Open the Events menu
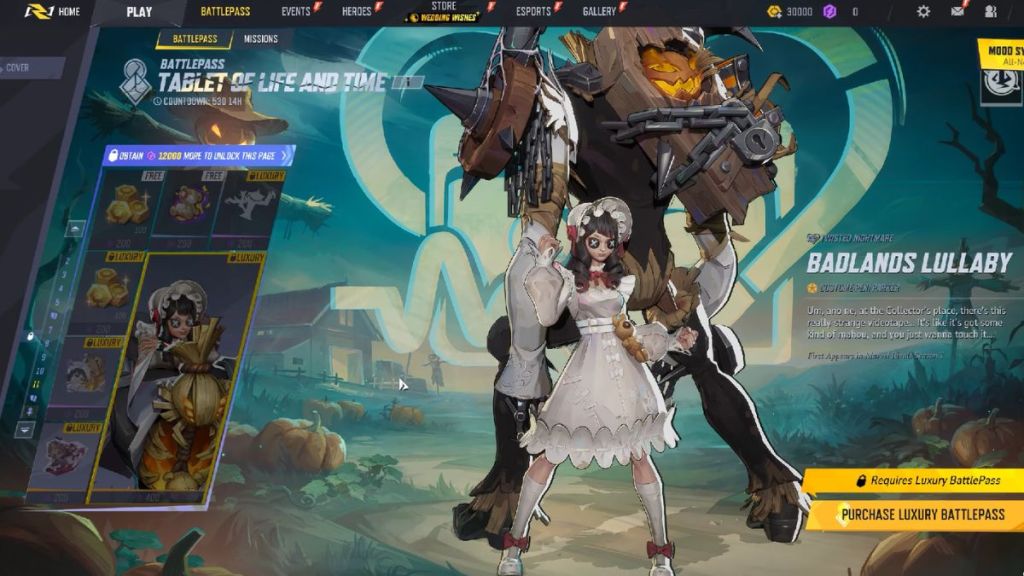Viewport: 1024px width, 576px height. [x=296, y=12]
